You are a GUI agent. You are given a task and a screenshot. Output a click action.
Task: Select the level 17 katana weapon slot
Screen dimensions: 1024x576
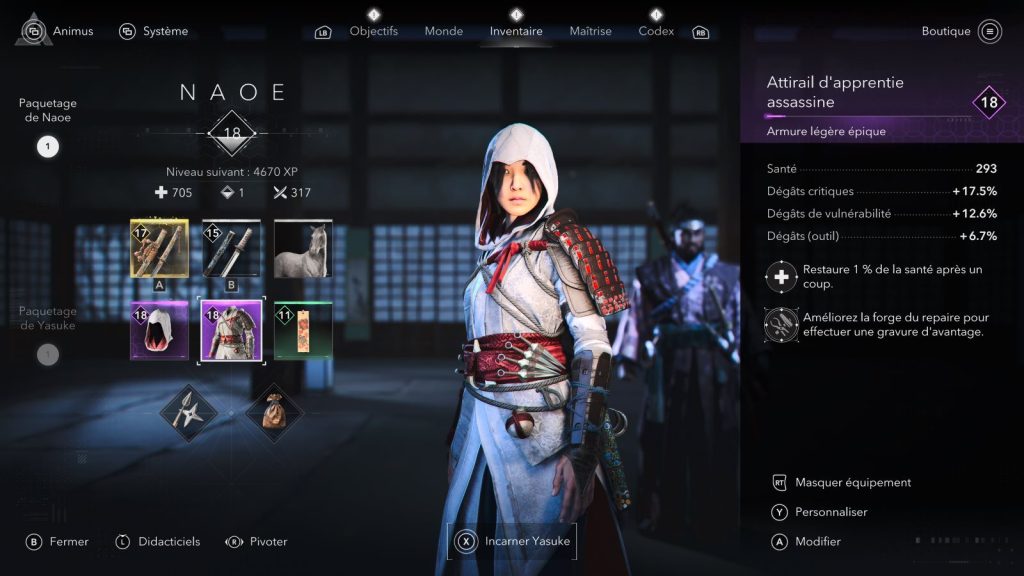coord(159,249)
